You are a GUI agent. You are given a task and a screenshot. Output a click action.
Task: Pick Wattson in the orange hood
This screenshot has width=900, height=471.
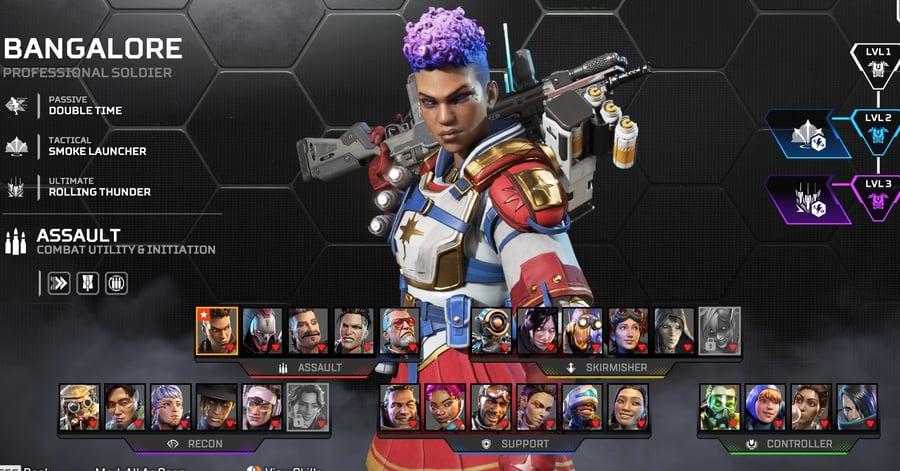[x=765, y=407]
